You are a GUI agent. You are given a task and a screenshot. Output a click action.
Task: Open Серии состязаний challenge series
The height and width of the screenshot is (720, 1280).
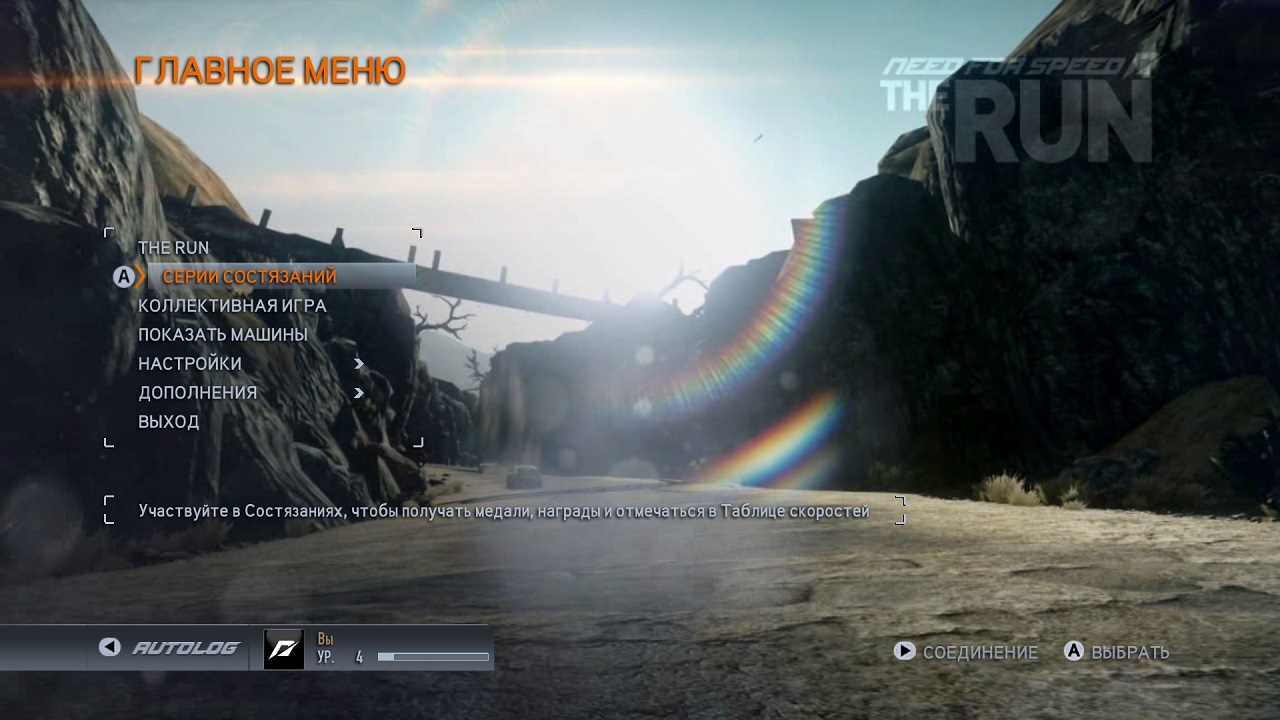coord(249,276)
